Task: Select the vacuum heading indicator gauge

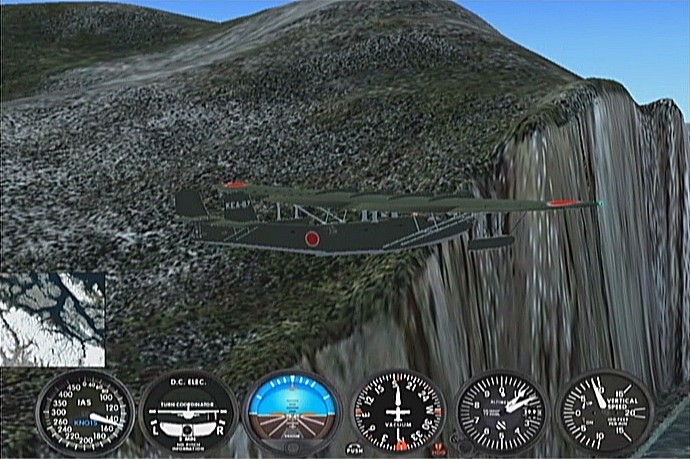Action: coord(398,412)
